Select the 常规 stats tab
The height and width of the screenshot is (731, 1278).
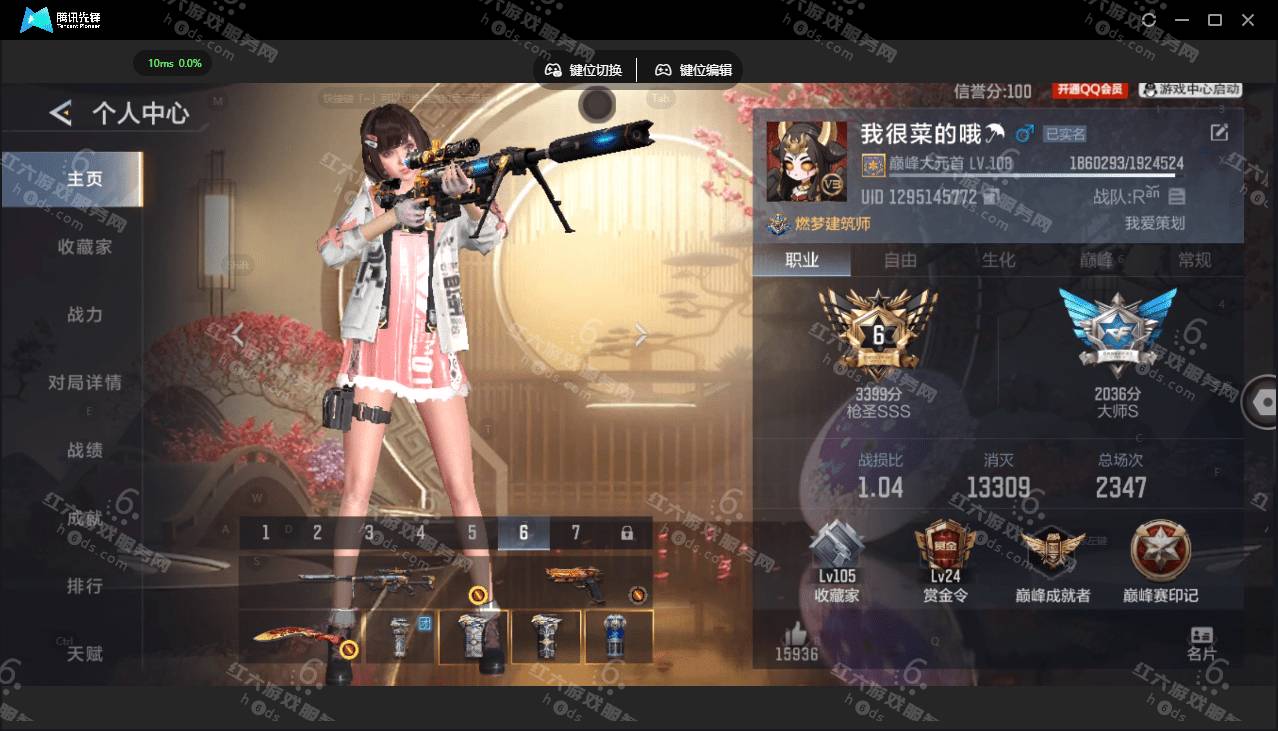pos(1194,260)
